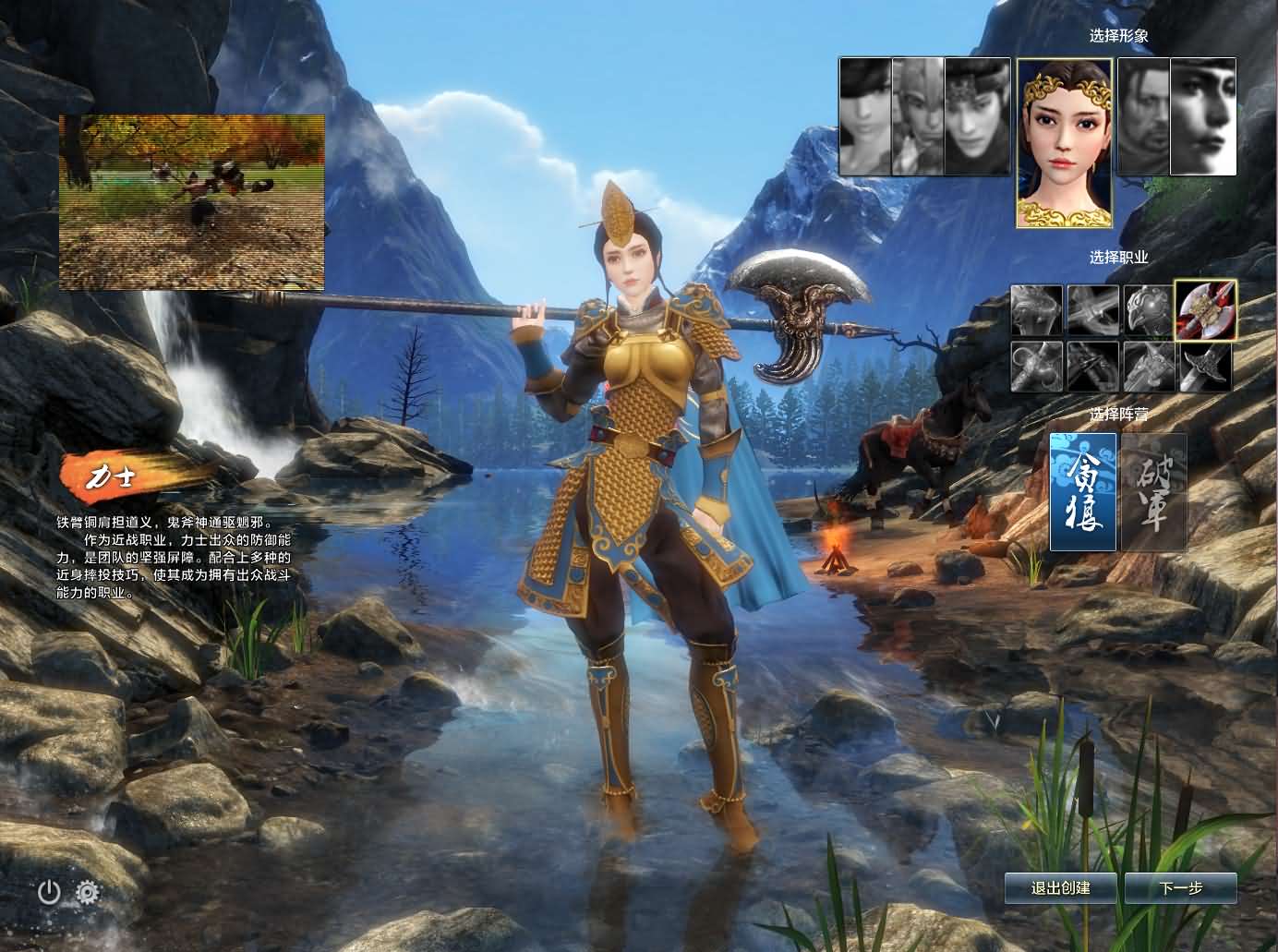Image resolution: width=1278 pixels, height=952 pixels.
Task: Exit creation via 退出创建 button
Action: point(1060,887)
